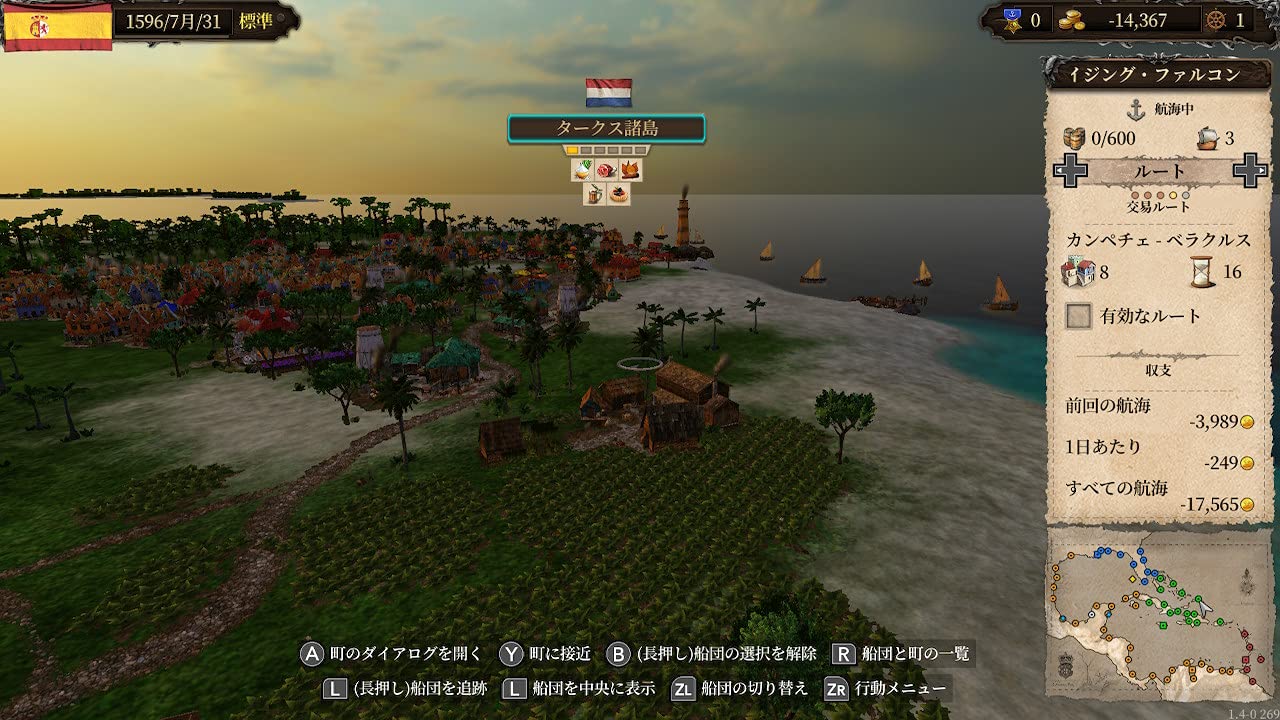The width and height of the screenshot is (1280, 720).
Task: Click the sugar and cane goods icon
Action: pos(583,170)
